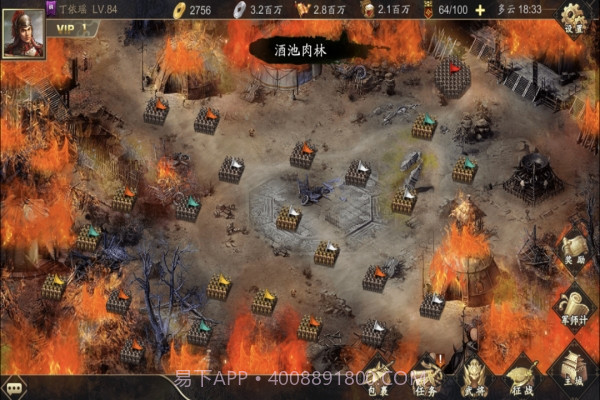Screen dimensions: 600x400
Task: Select the 酒池肉林 stage name banner
Action: tap(300, 48)
